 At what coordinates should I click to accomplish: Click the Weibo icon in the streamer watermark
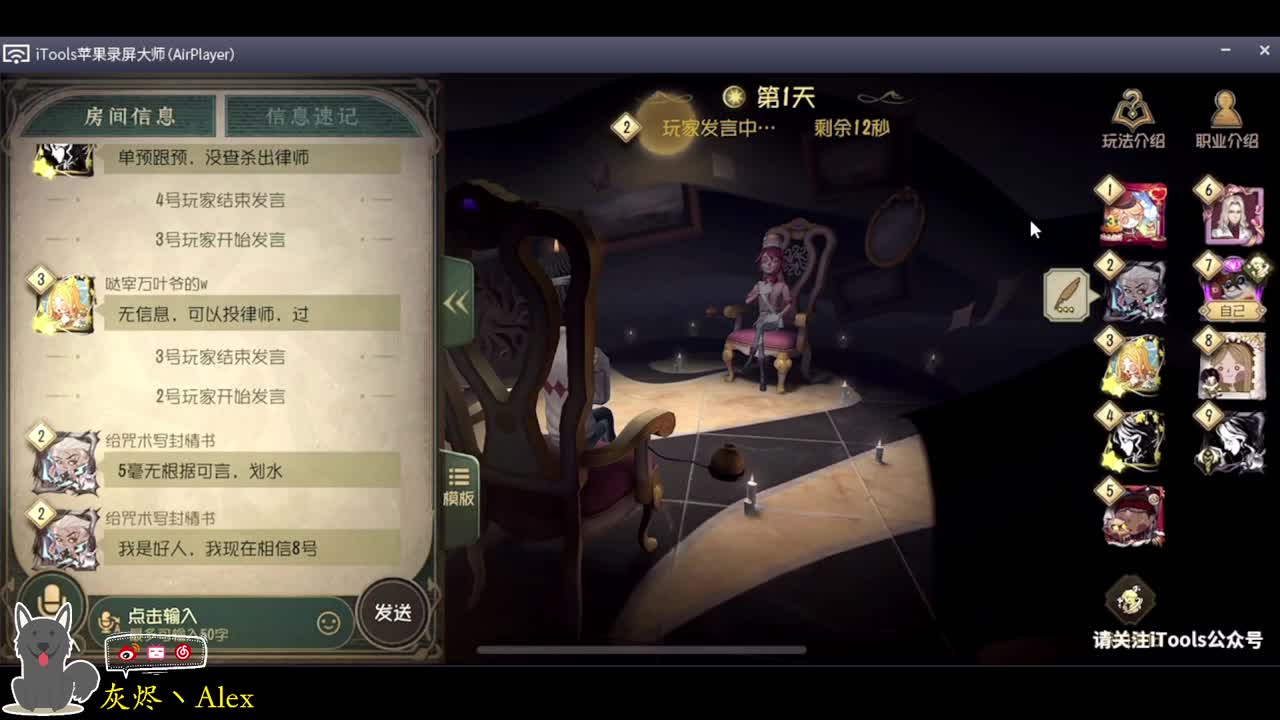tap(126, 652)
